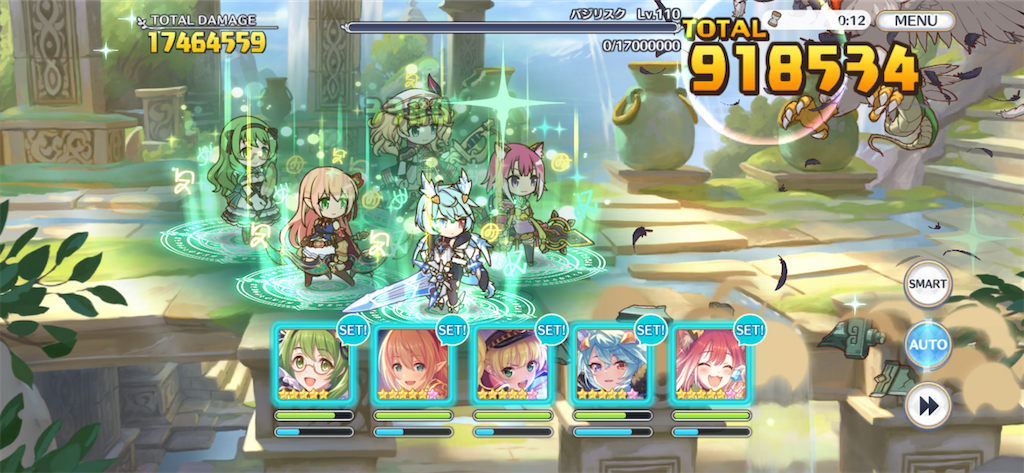This screenshot has width=1024, height=473.
Task: Open the battle MENU
Action: (x=916, y=20)
